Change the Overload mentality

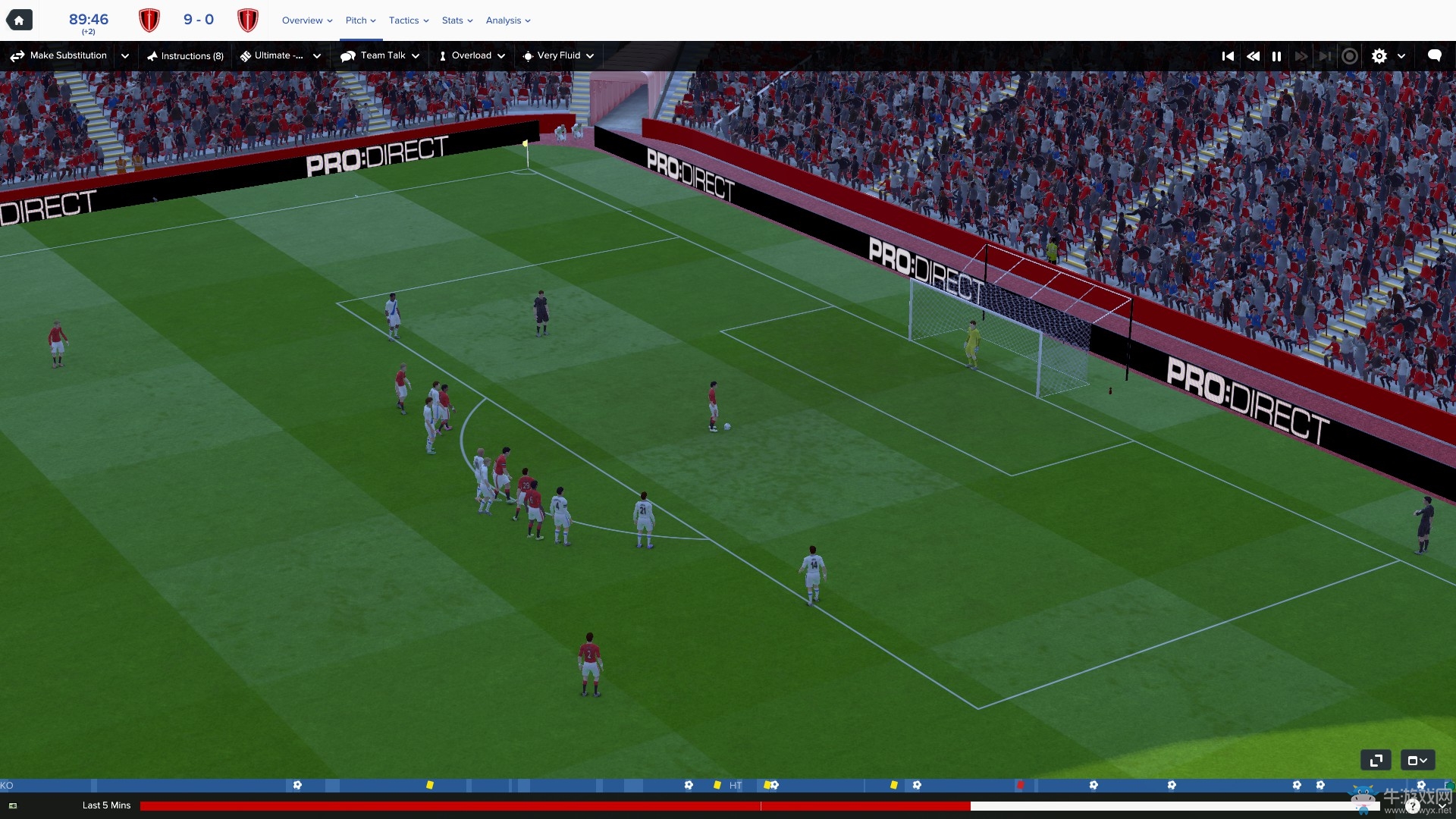[x=472, y=55]
